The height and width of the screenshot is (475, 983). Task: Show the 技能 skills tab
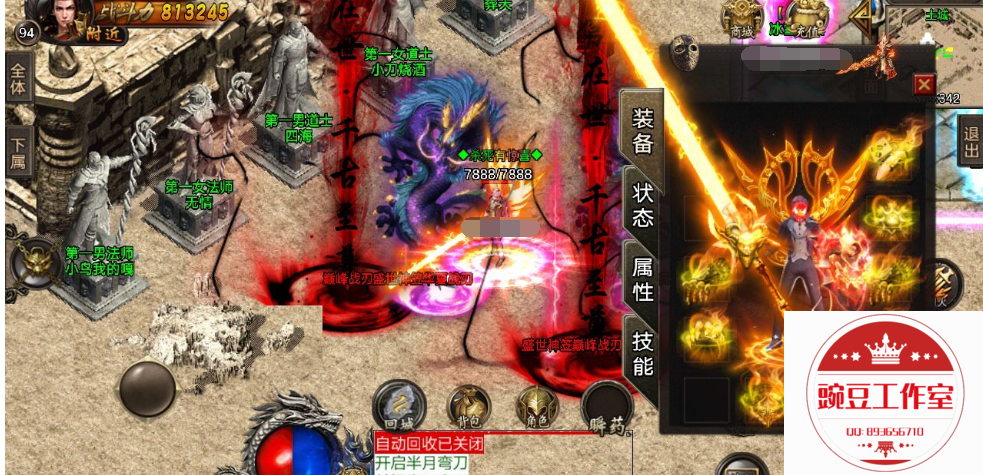tap(643, 353)
